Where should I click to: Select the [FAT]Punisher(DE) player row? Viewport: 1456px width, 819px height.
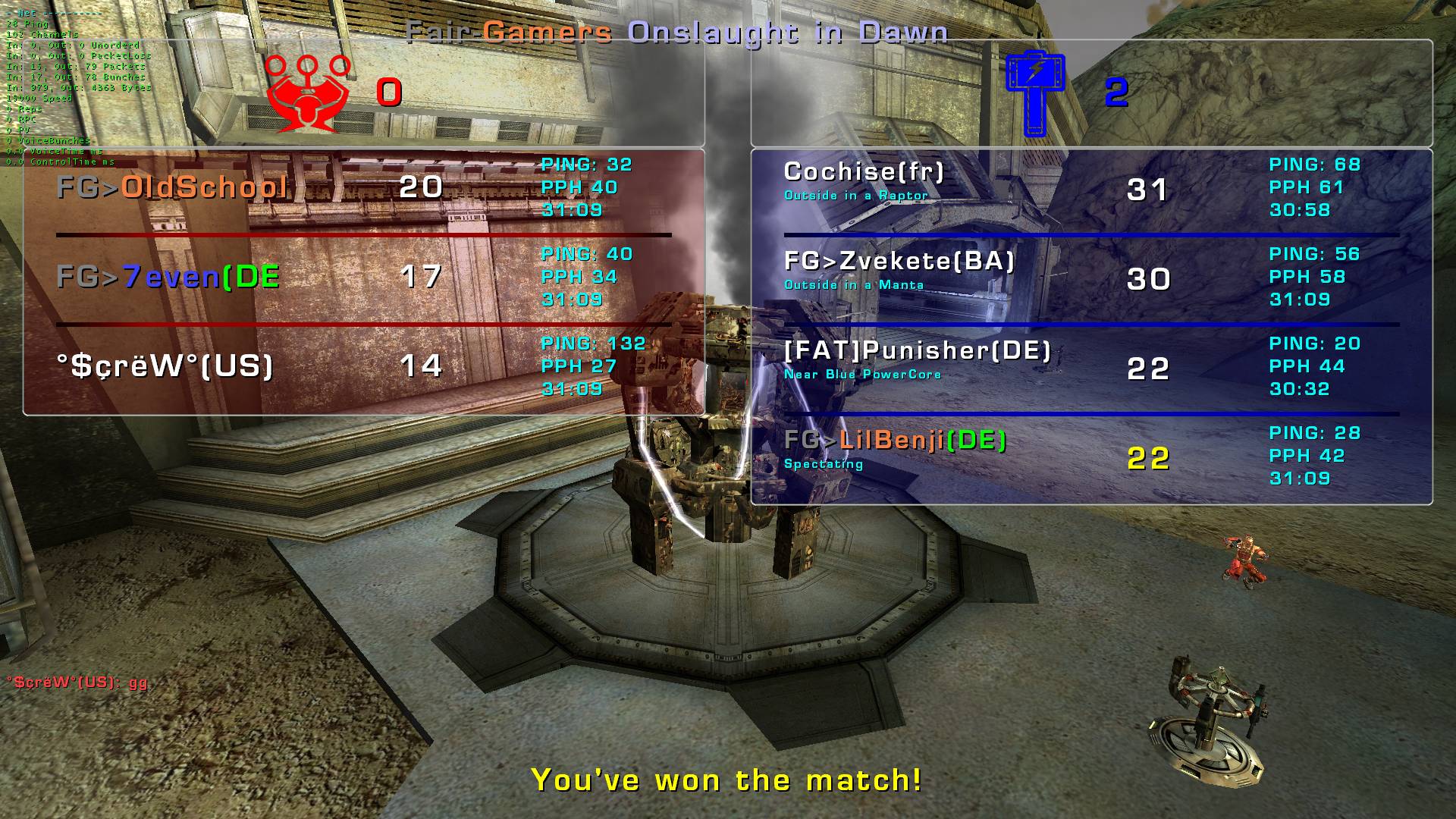coord(918,352)
